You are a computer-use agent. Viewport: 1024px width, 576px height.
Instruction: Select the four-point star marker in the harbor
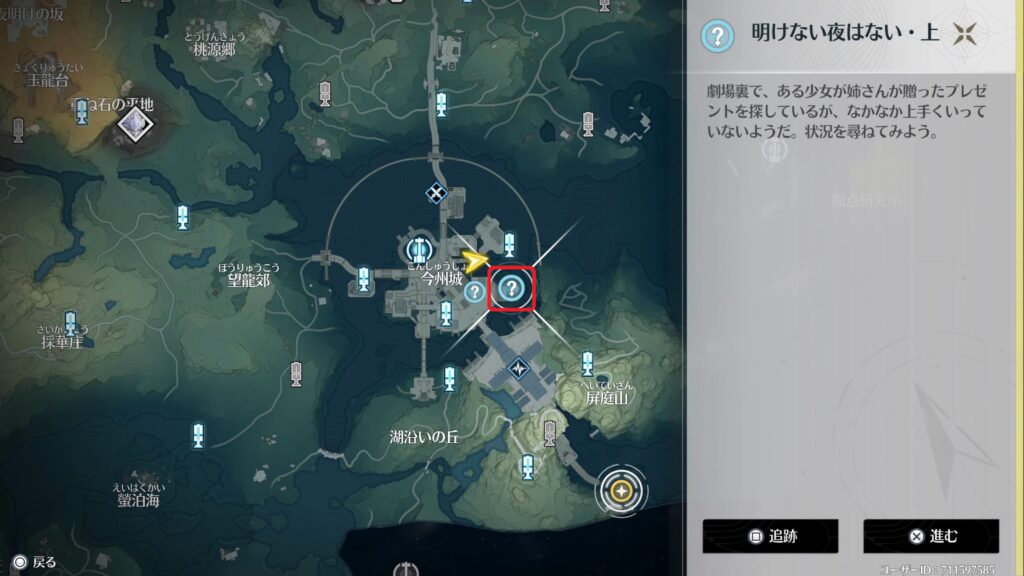click(x=519, y=368)
